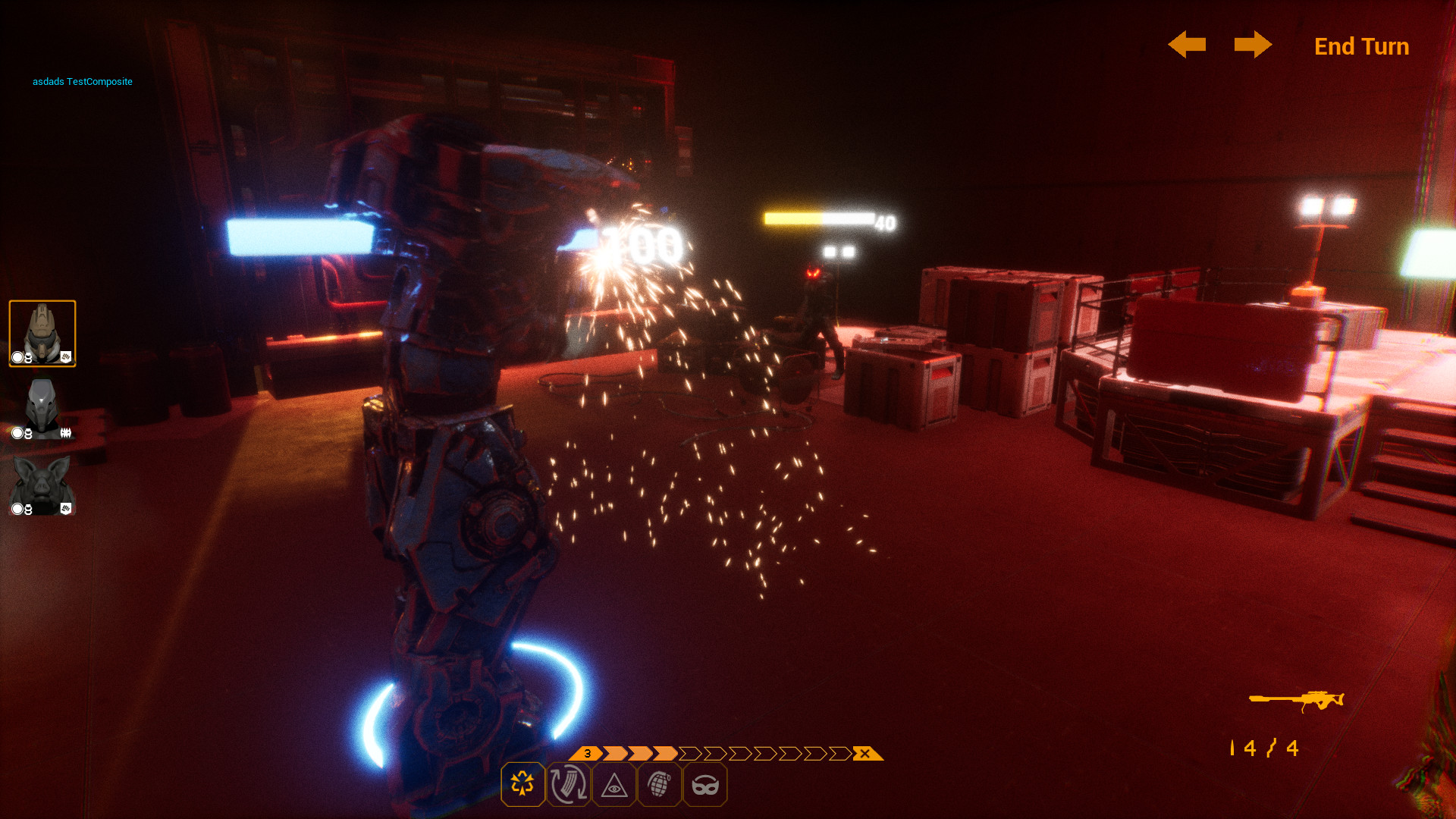Select the orange rifle weapon icon
Viewport: 1456px width, 819px height.
[x=1297, y=700]
